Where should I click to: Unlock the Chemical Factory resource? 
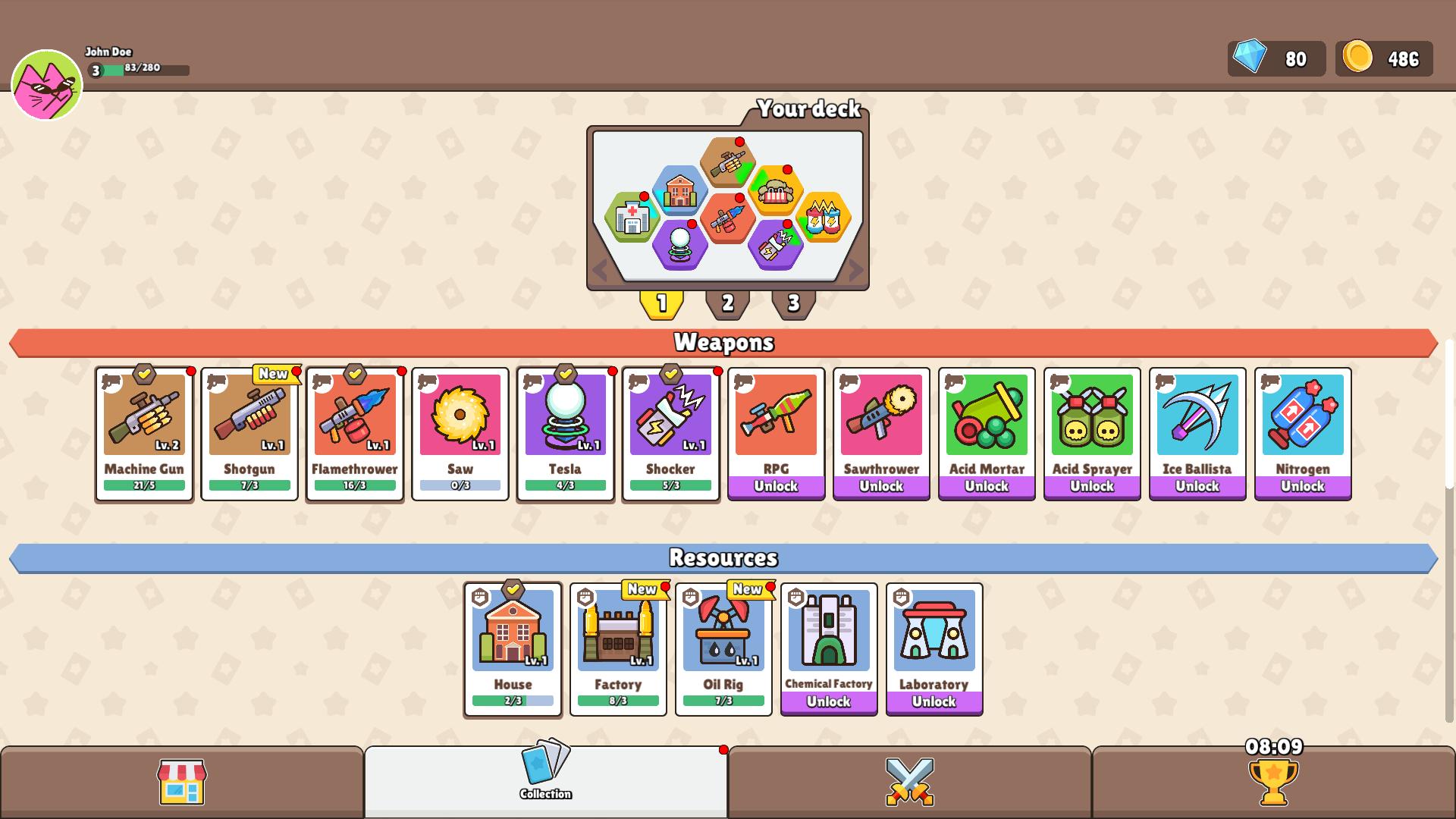[x=829, y=702]
